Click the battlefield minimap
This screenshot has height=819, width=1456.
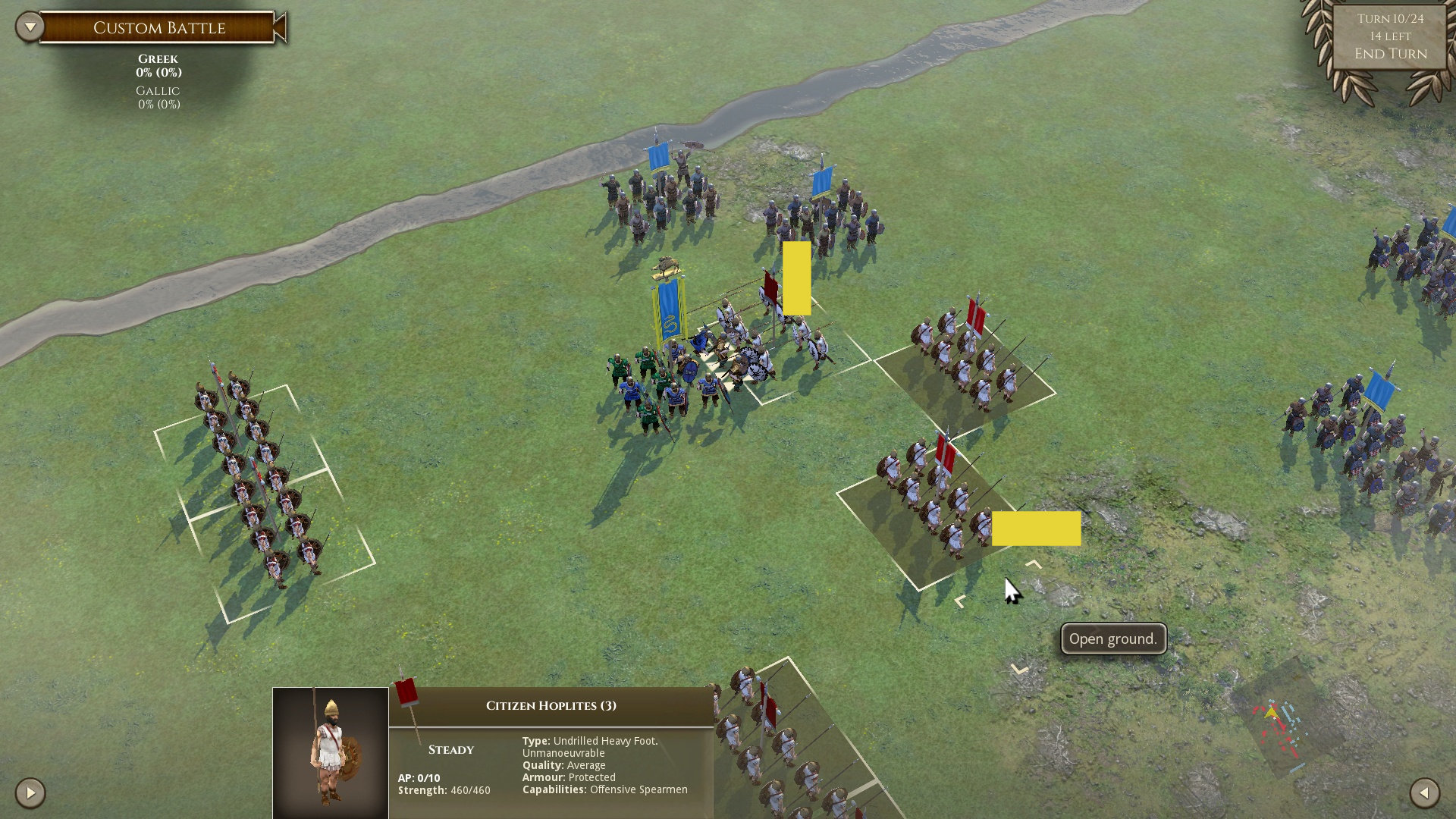1280,730
